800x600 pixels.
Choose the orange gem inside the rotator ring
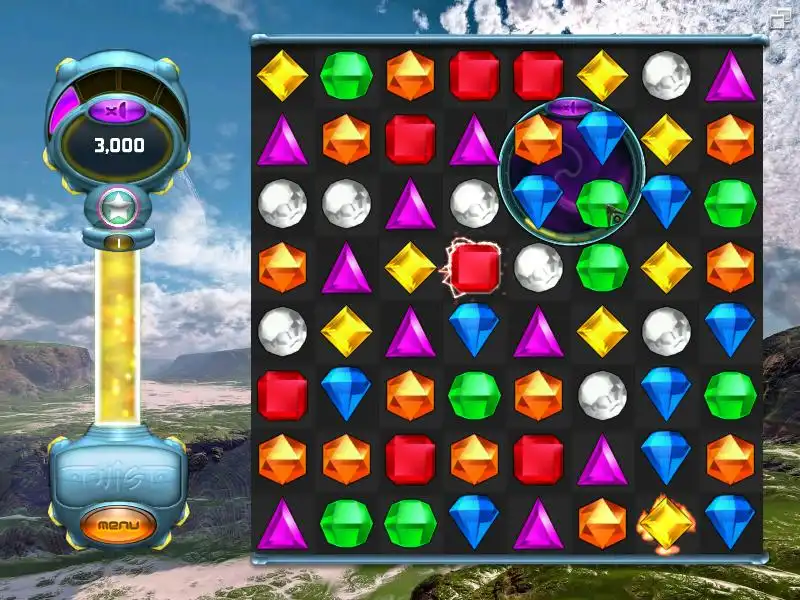click(538, 139)
